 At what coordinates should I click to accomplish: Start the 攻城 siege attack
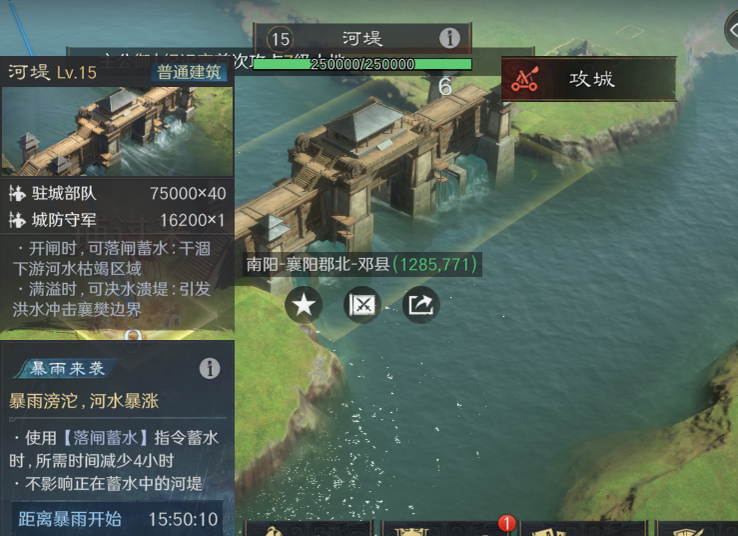(588, 79)
